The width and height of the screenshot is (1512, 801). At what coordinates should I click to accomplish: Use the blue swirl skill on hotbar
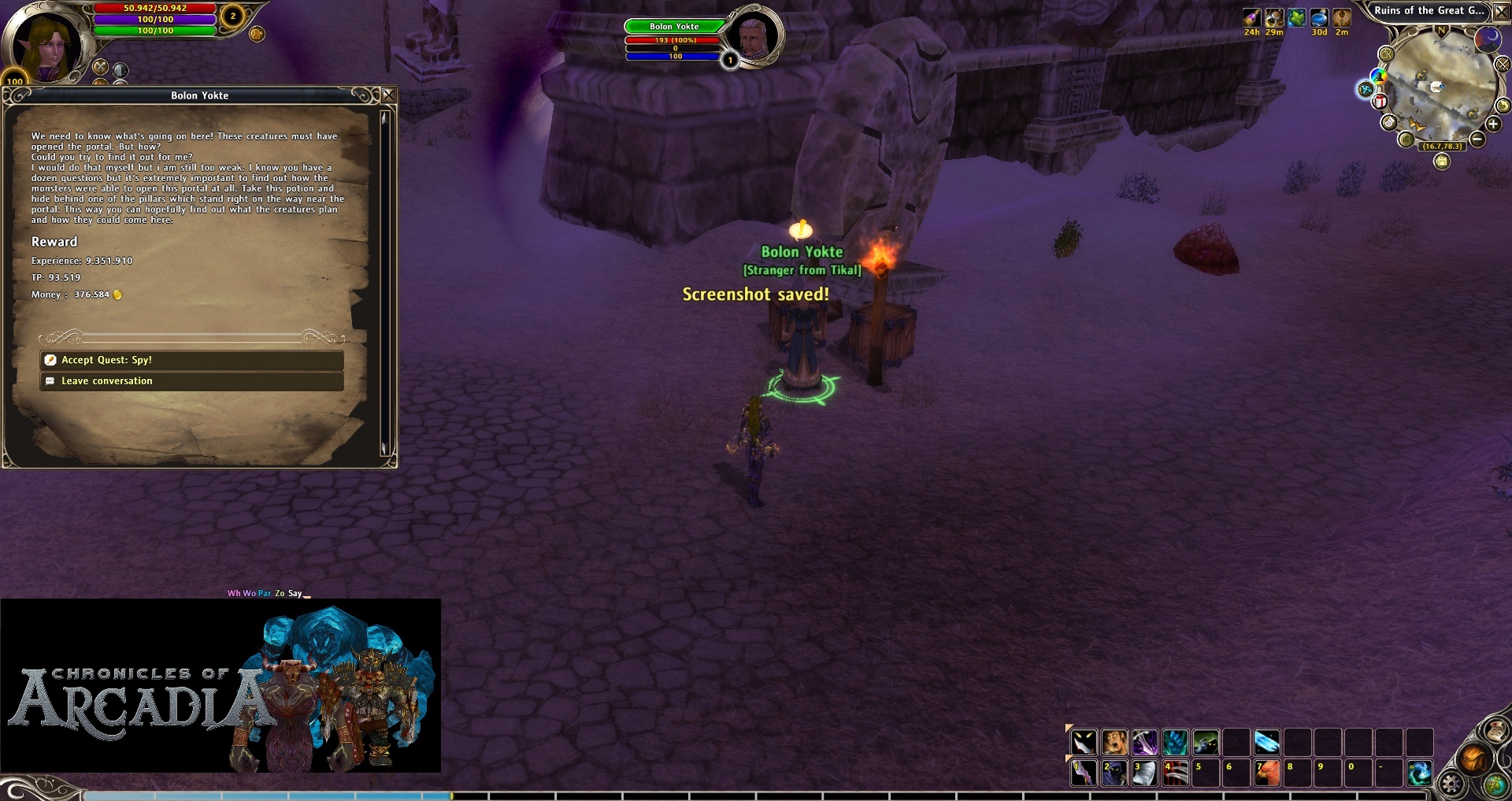pos(1419,773)
